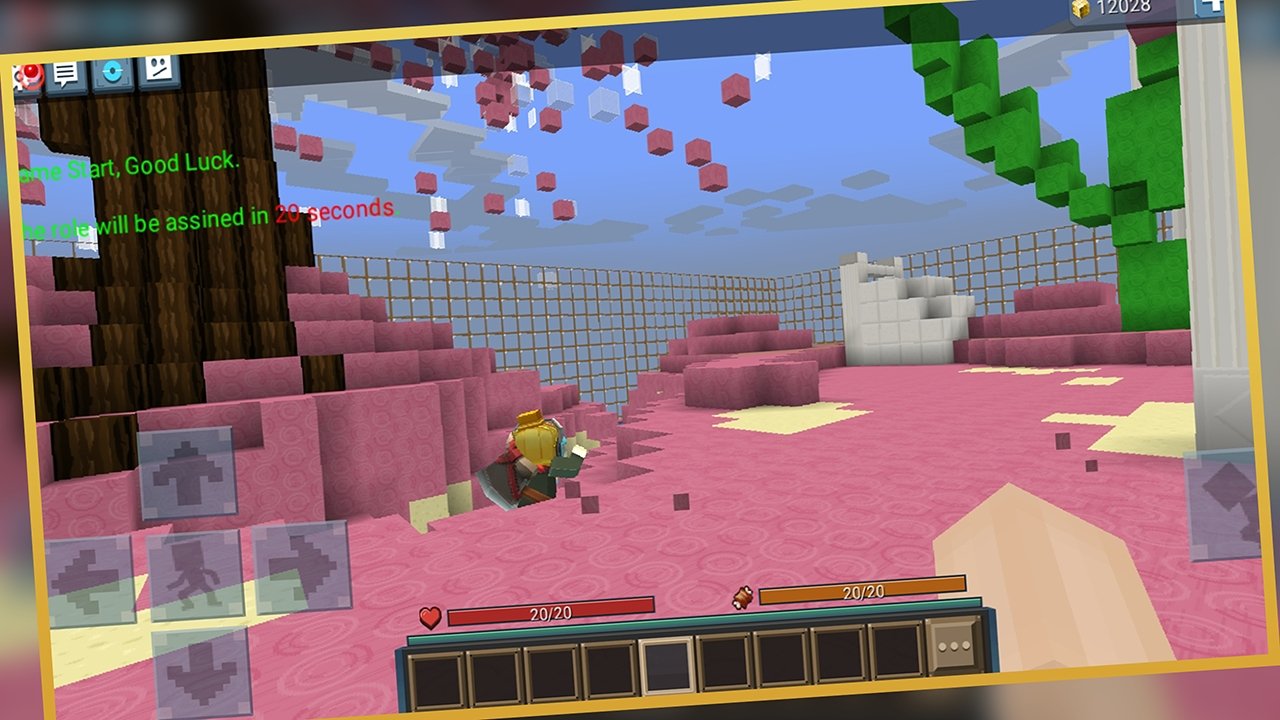The width and height of the screenshot is (1280, 720).
Task: Open the chat speech bubble button
Action: click(67, 74)
